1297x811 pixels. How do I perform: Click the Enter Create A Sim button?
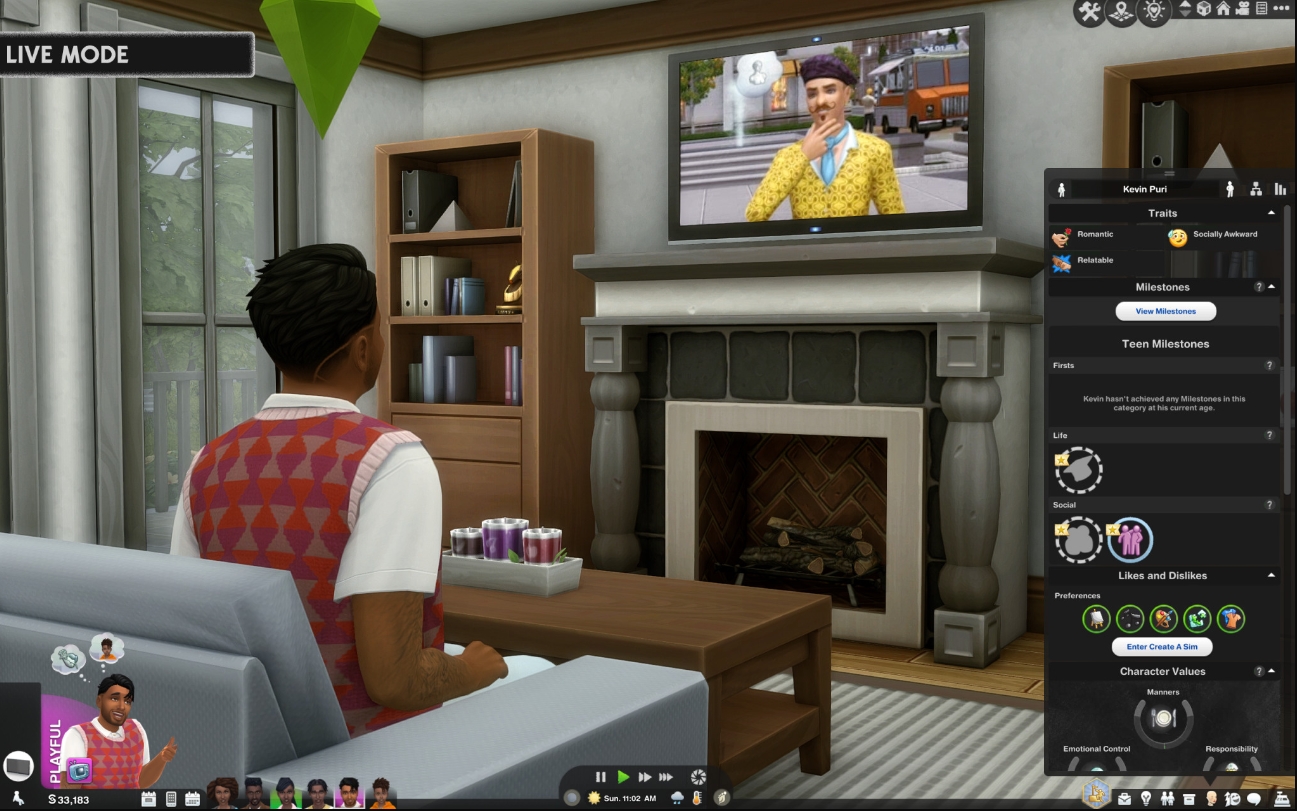(x=1161, y=647)
